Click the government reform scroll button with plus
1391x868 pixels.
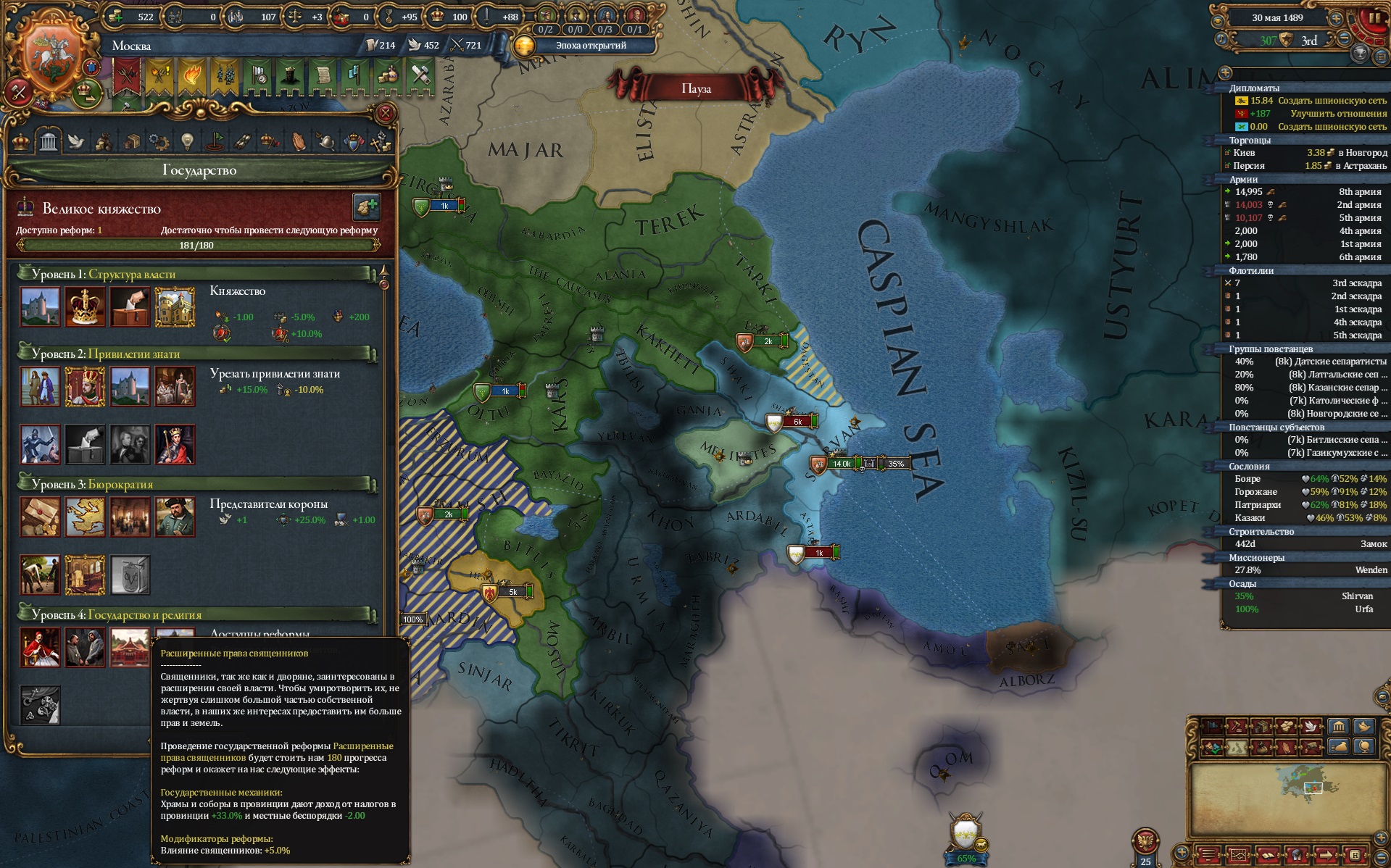click(367, 207)
